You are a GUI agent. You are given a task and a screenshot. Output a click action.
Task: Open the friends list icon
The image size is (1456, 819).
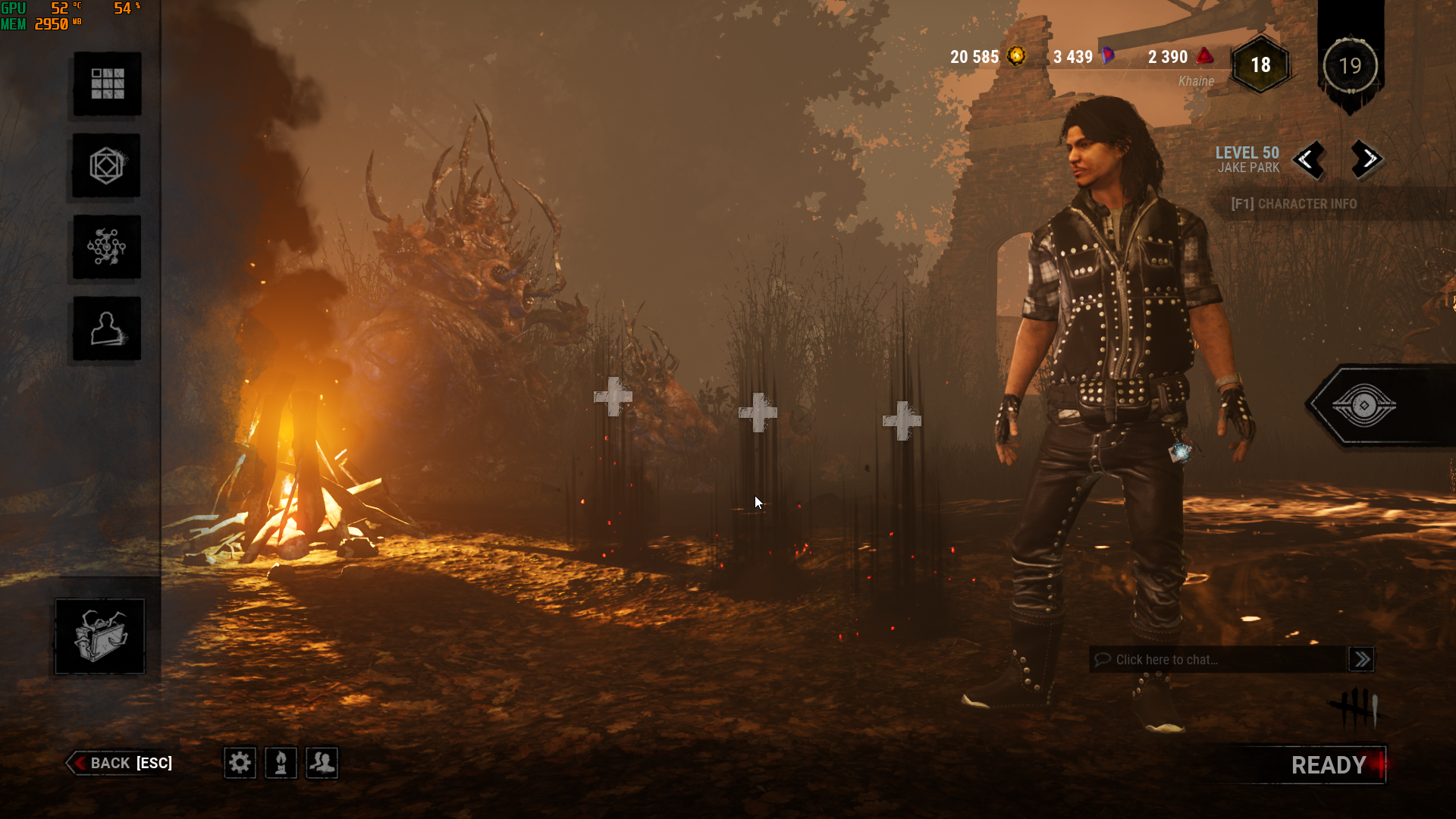322,762
